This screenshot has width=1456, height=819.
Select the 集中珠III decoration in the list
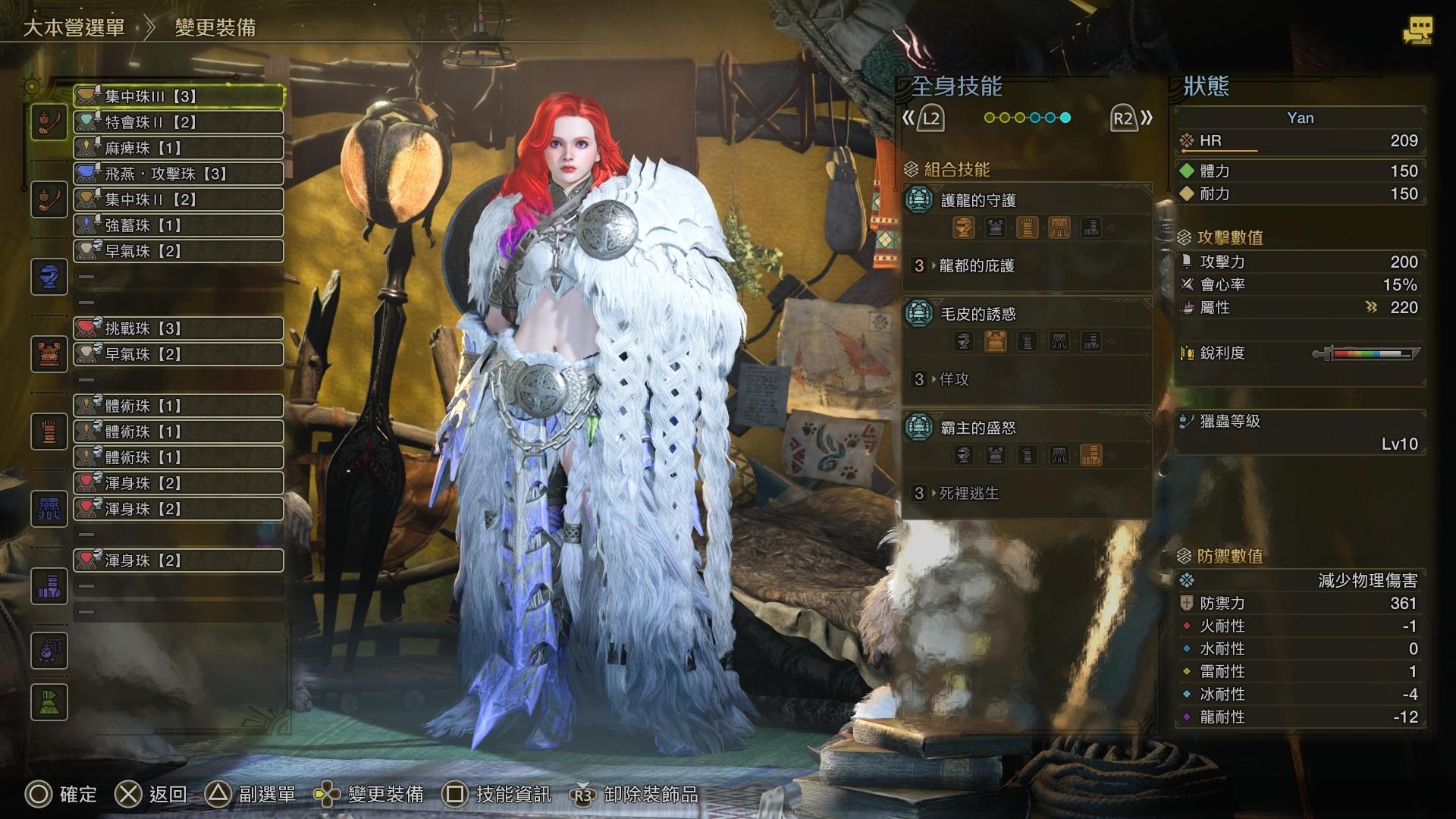178,96
